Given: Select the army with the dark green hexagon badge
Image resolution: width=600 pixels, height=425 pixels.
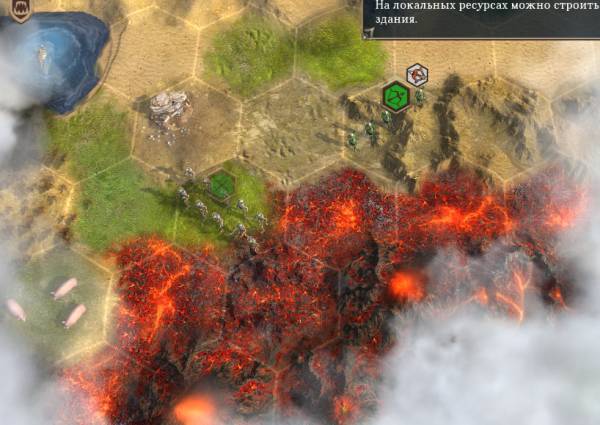Looking at the screenshot, I should click(222, 185).
